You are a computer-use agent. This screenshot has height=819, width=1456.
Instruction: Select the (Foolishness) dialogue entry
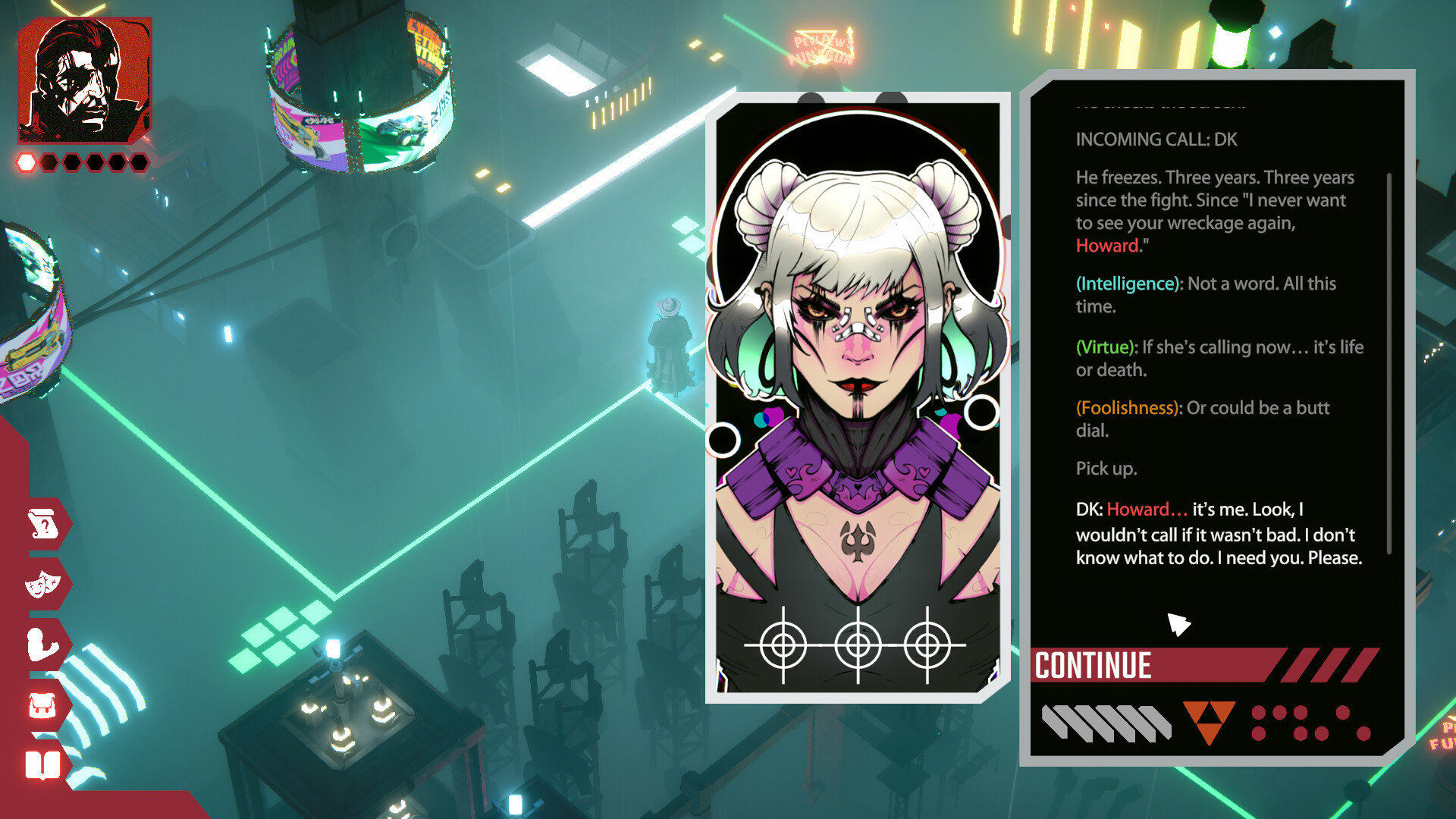pyautogui.click(x=1127, y=407)
